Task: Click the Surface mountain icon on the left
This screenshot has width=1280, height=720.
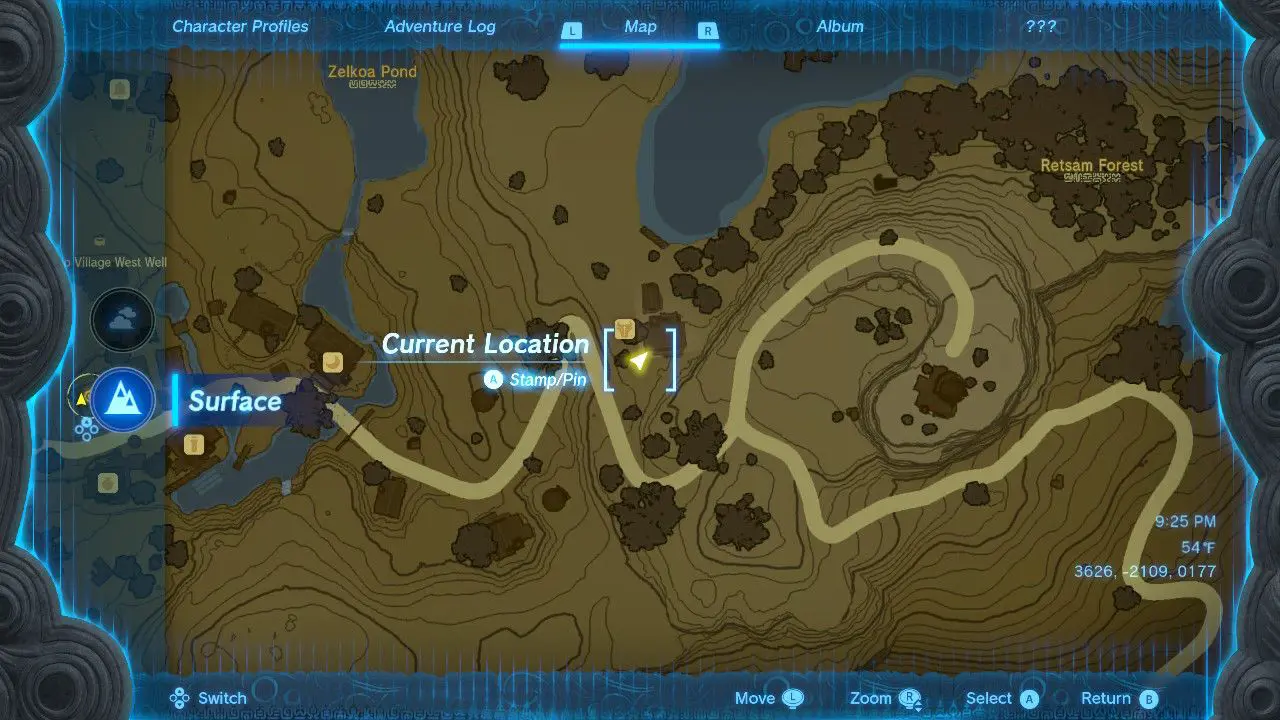Action: 122,399
